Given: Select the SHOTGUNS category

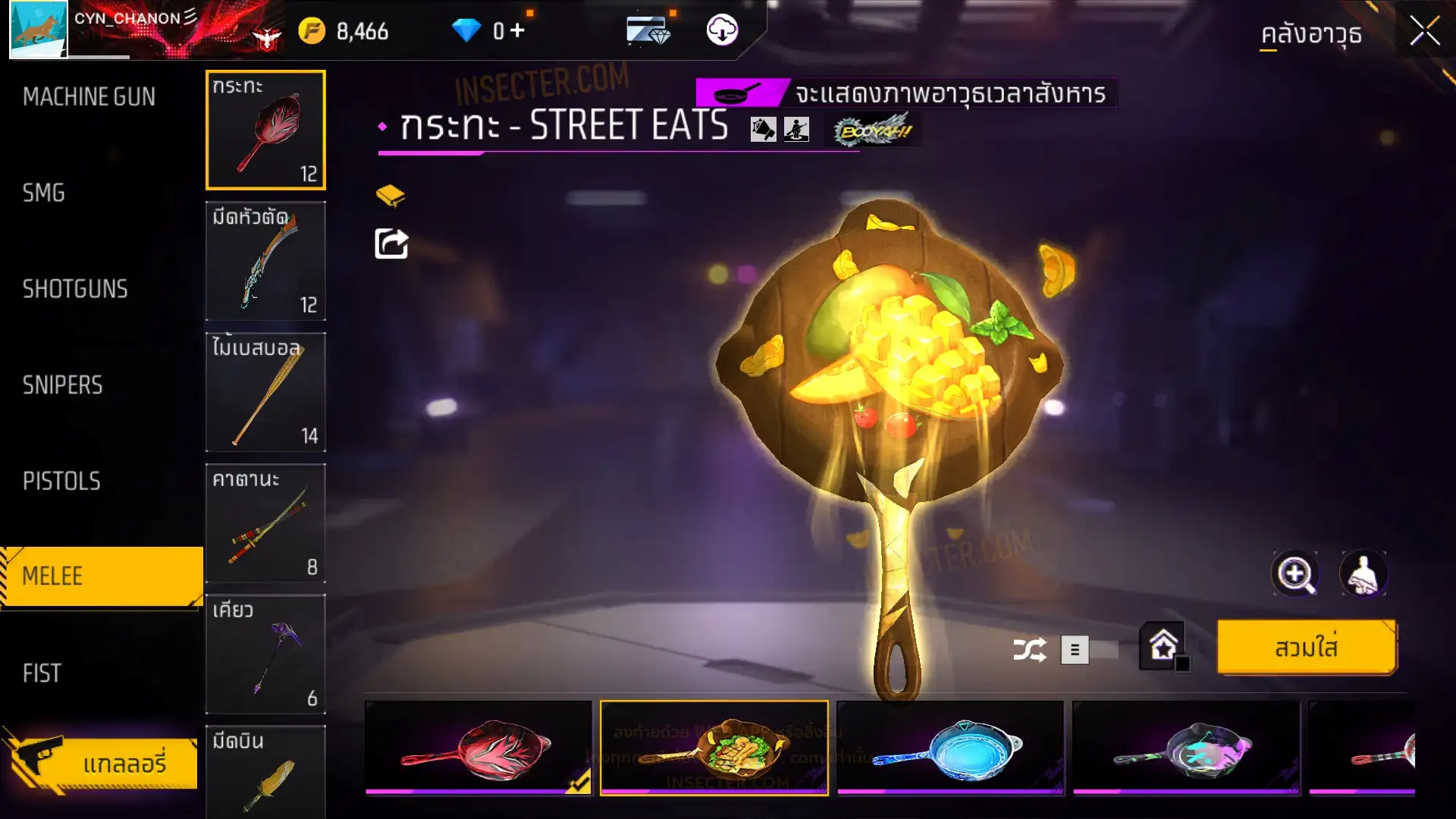Looking at the screenshot, I should 75,289.
